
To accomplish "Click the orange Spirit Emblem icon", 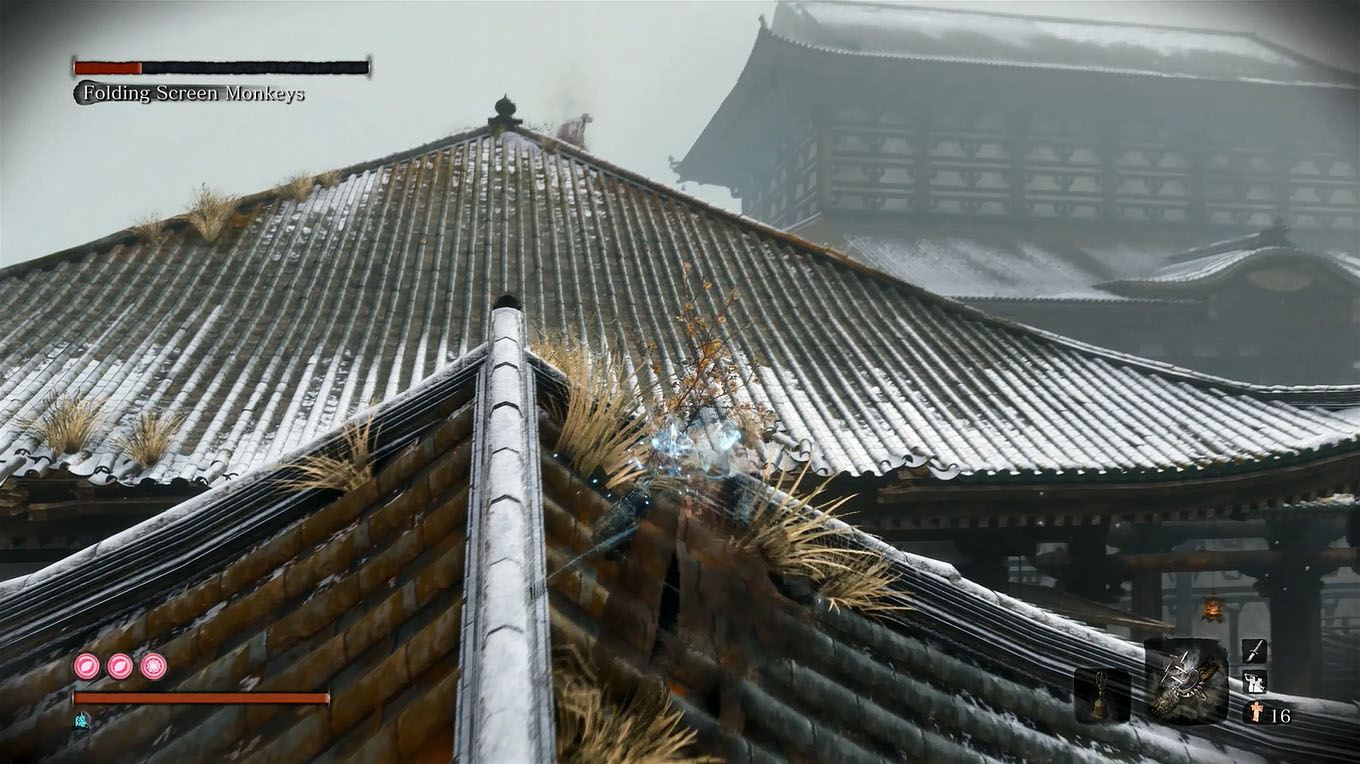I will click(x=1258, y=712).
